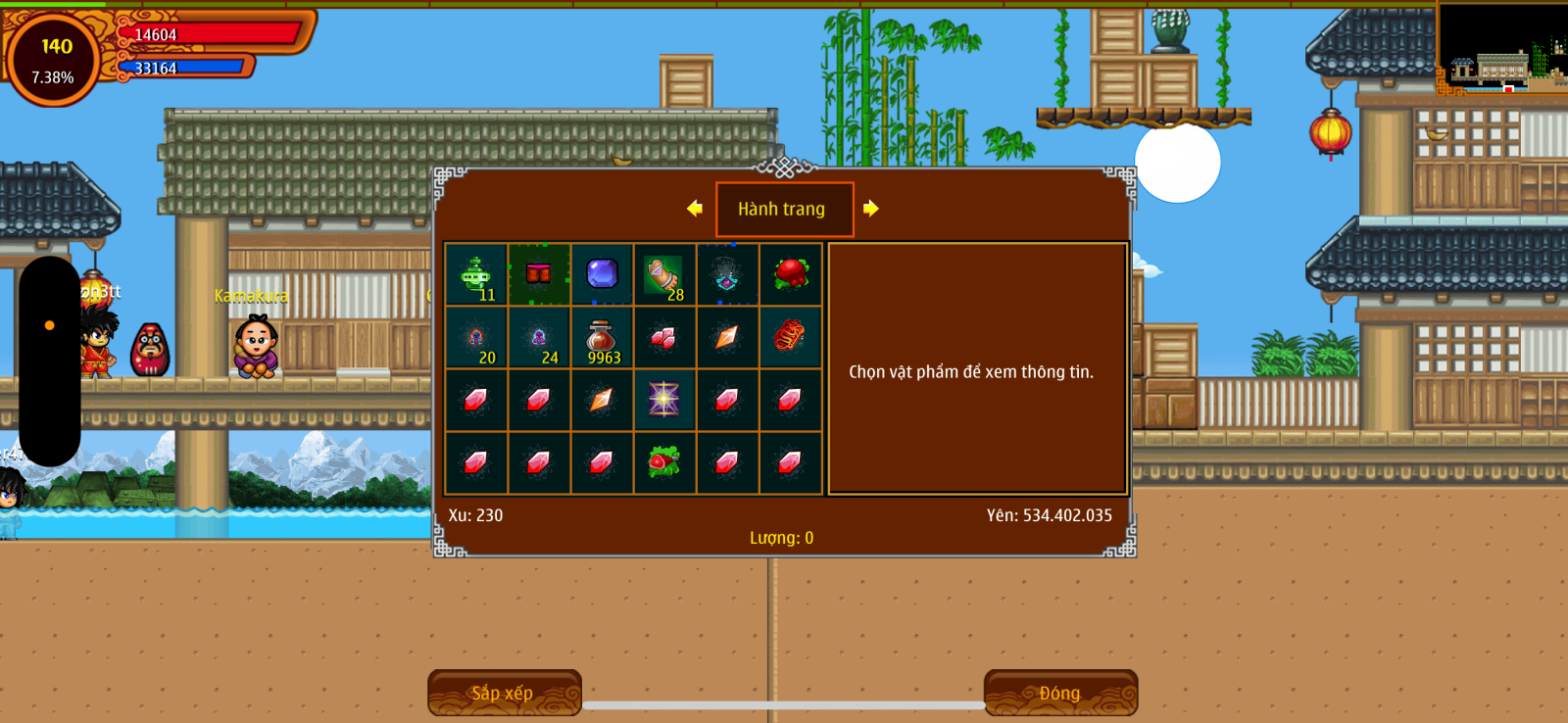Select the purple hooded figure stack of 24

pyautogui.click(x=539, y=338)
